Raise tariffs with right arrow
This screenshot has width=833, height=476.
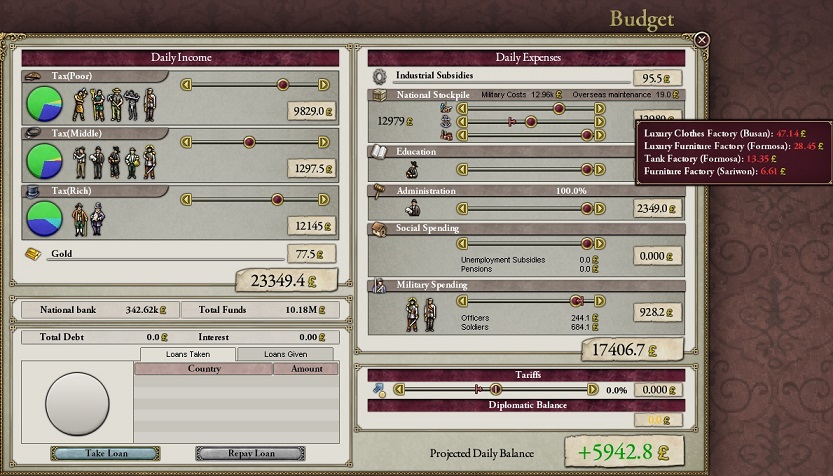(x=592, y=389)
